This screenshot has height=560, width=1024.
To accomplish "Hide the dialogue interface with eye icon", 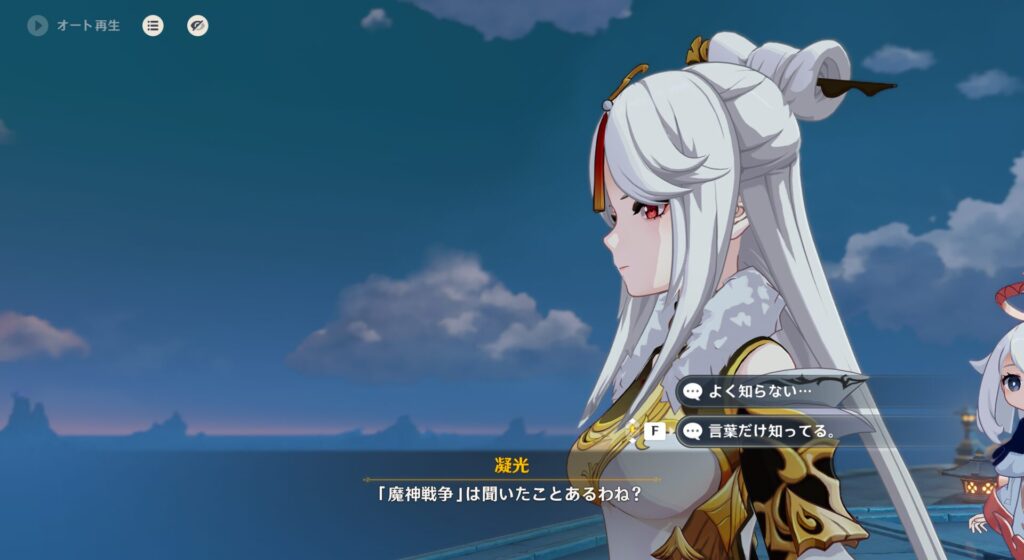I will point(198,26).
